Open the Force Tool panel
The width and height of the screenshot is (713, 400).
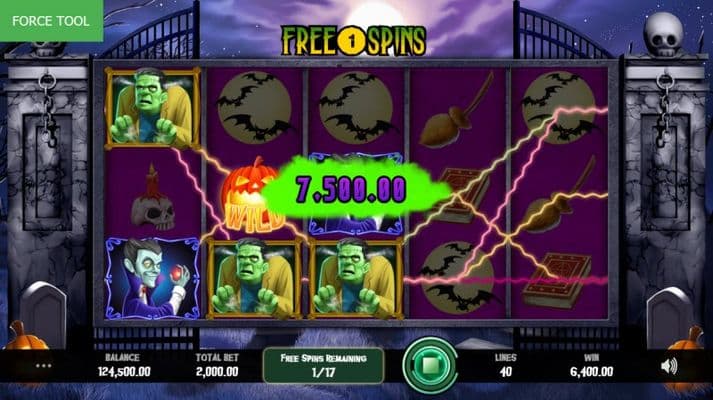[x=51, y=20]
